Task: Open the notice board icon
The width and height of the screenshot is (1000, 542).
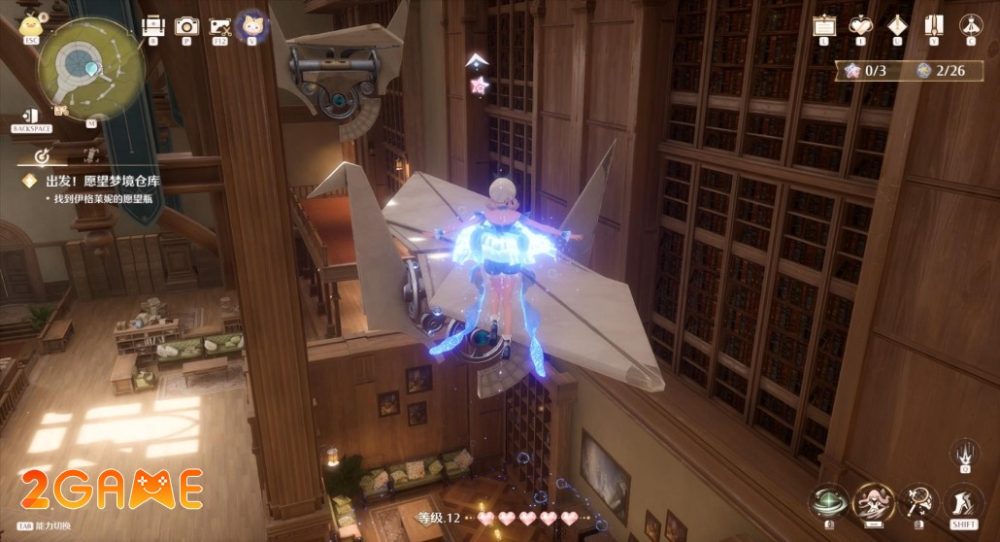Action: (x=824, y=25)
